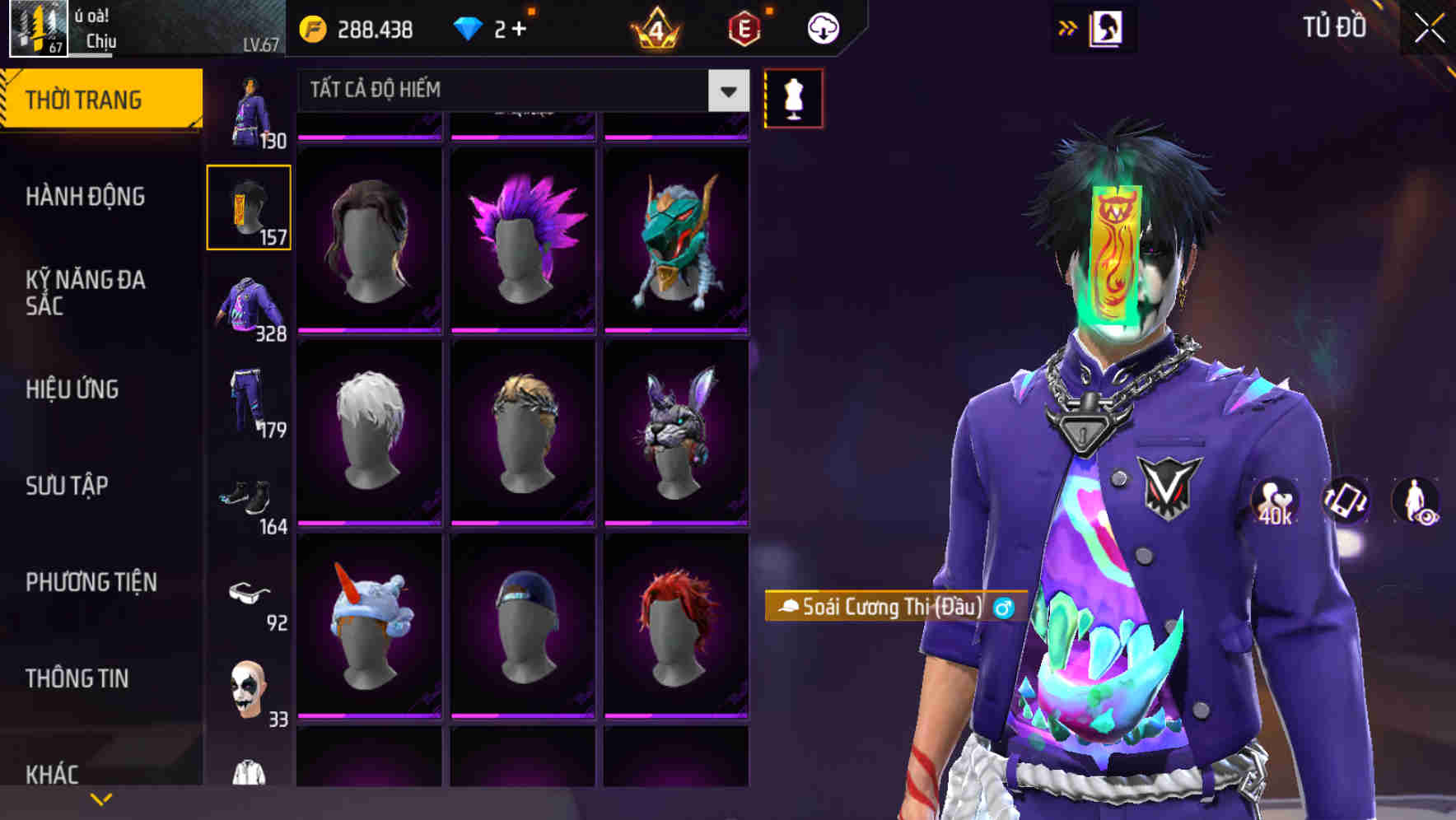Open the head items category showing 157
The width and height of the screenshot is (1456, 820).
click(249, 207)
